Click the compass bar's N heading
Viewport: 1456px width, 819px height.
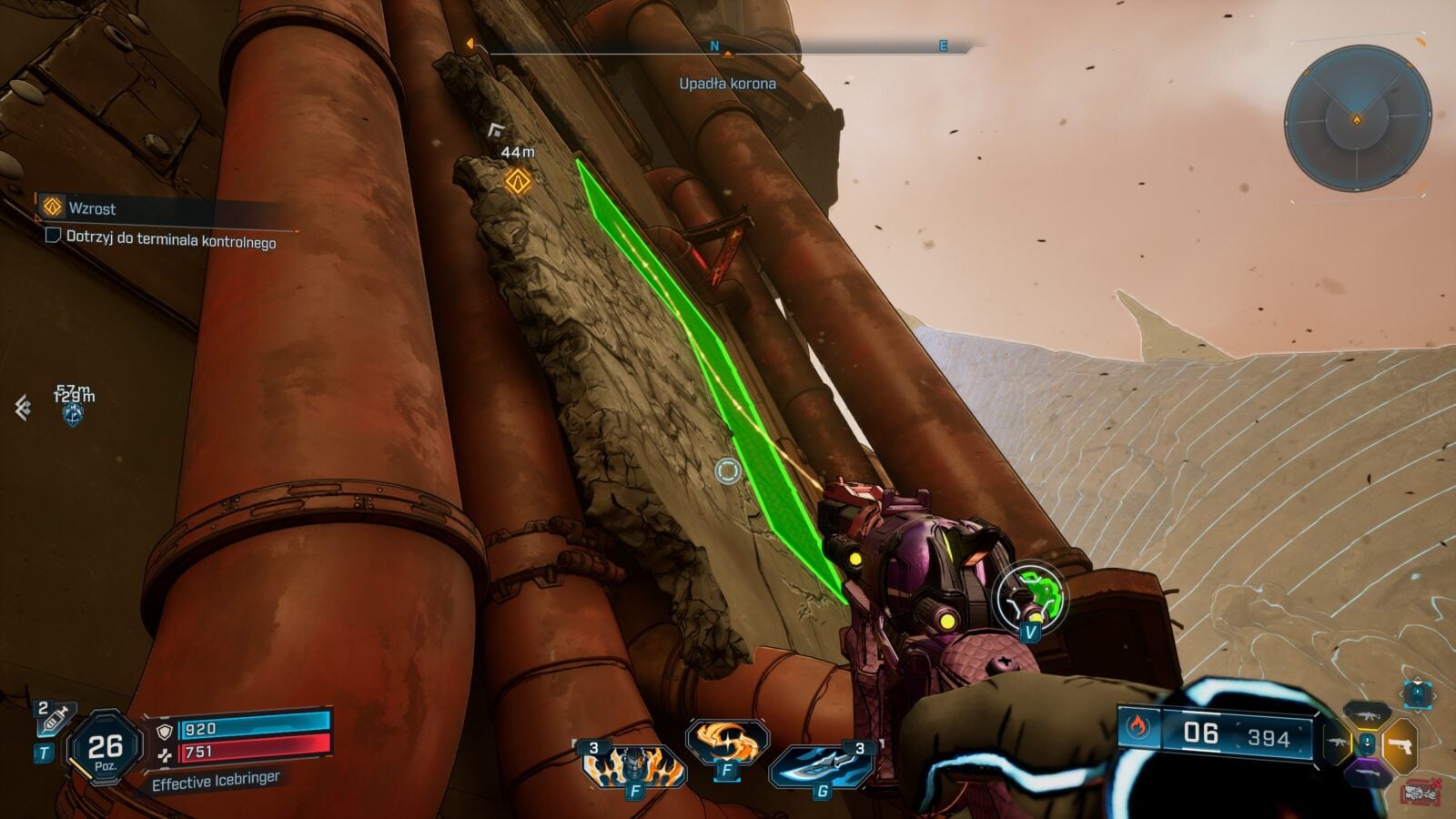(x=714, y=46)
